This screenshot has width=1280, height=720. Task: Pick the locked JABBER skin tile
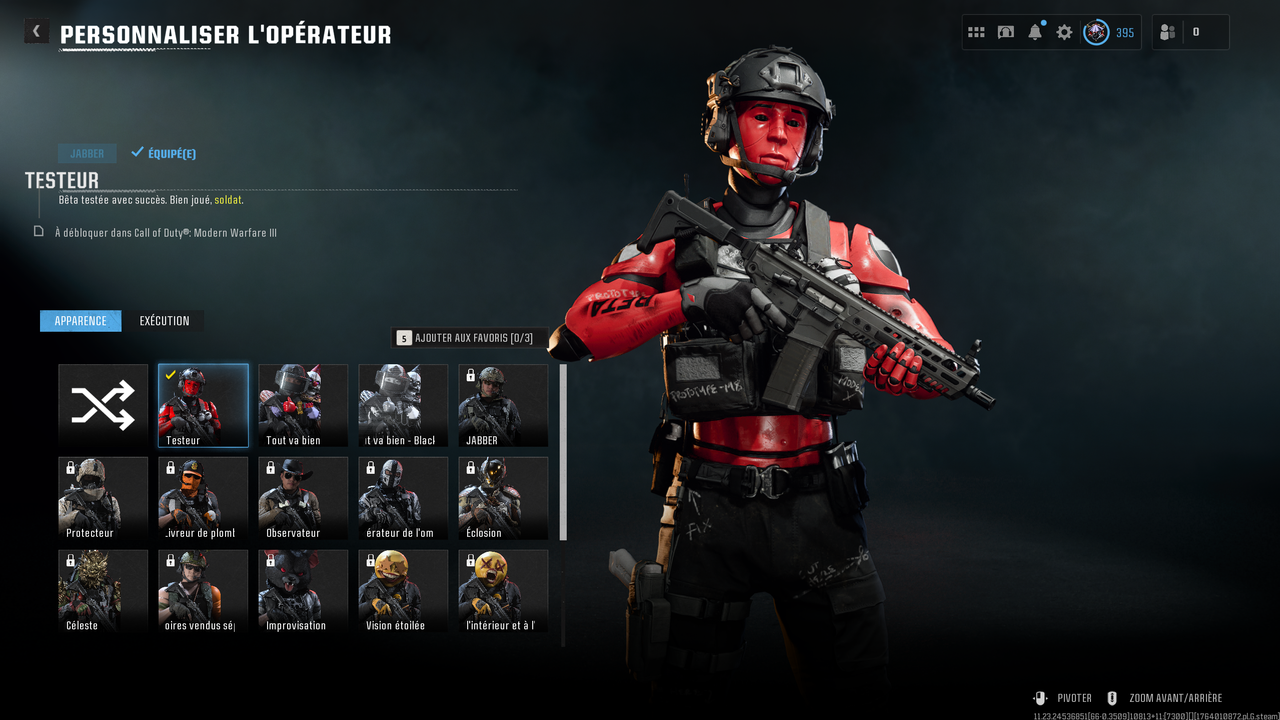coord(503,405)
